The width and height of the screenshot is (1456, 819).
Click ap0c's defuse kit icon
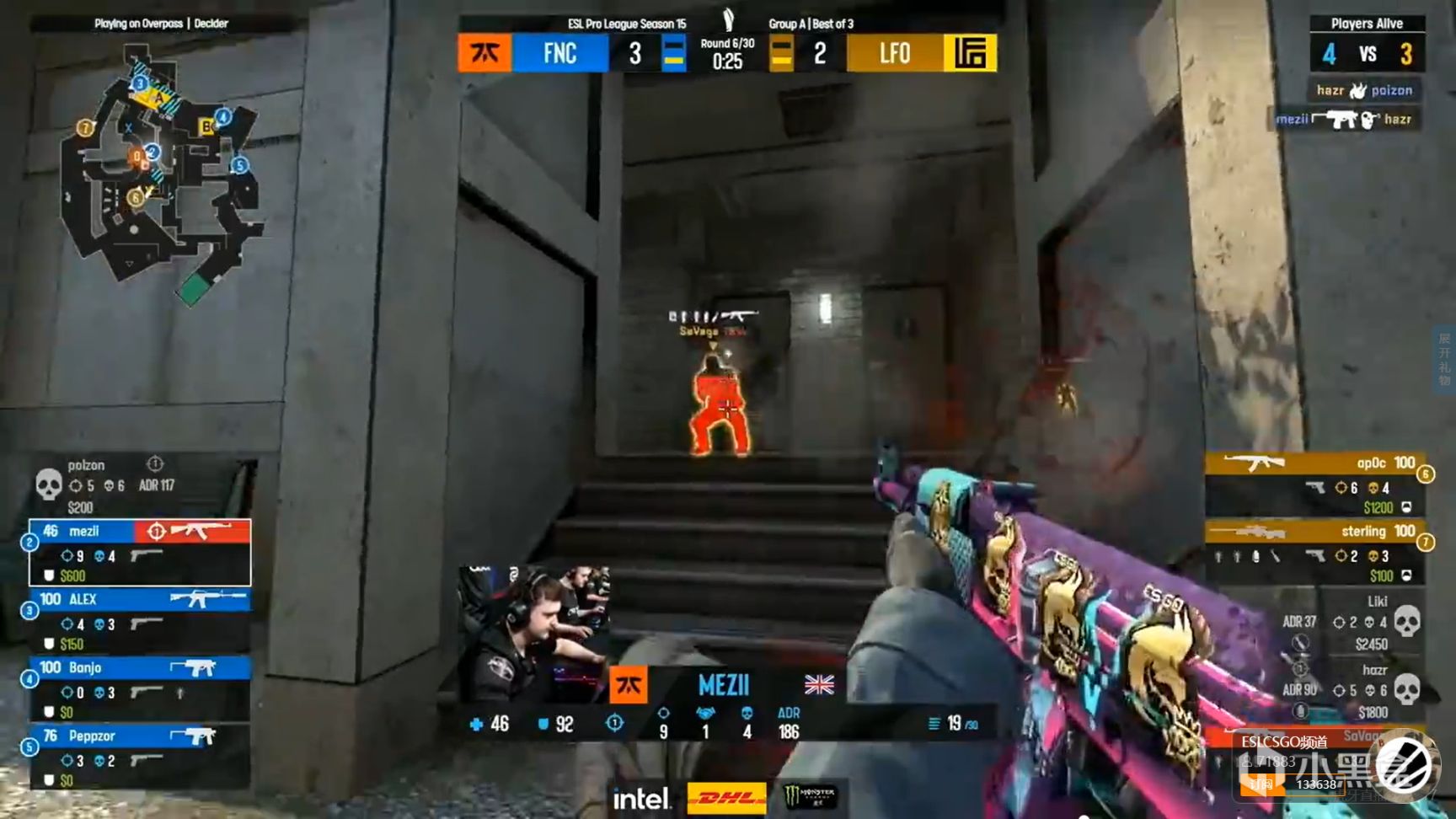click(1409, 507)
